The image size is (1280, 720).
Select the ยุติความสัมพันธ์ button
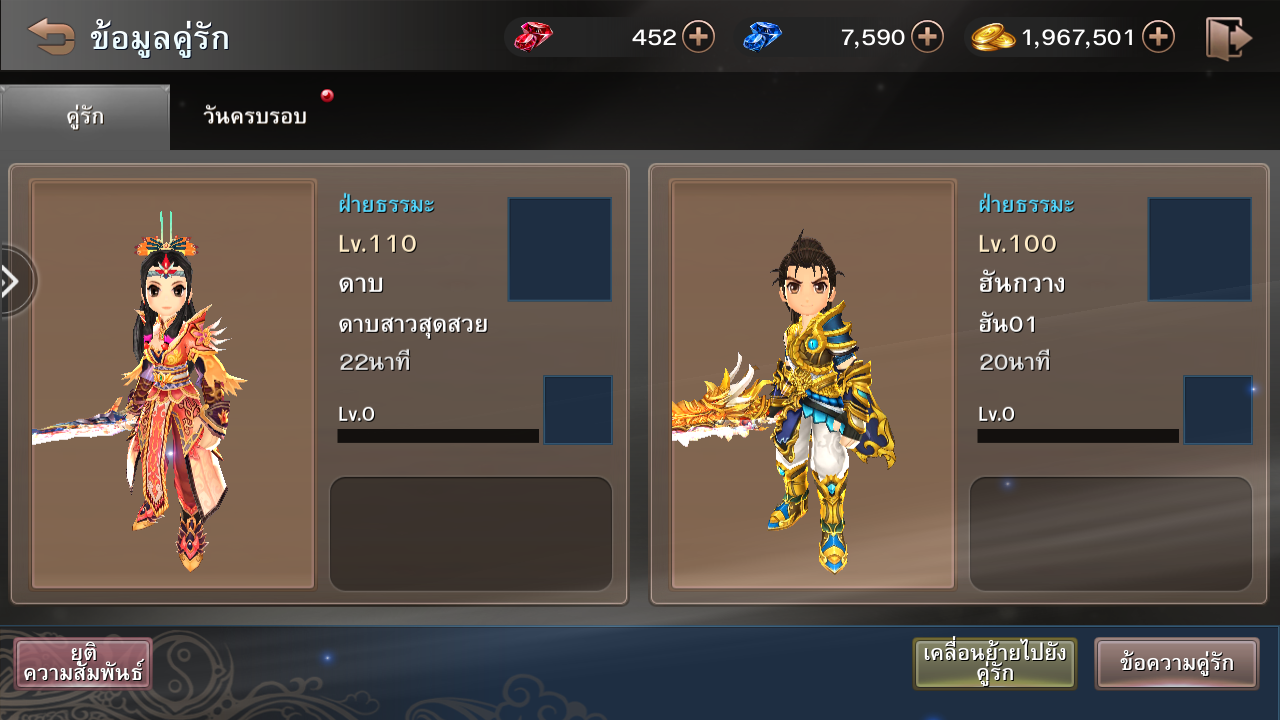coord(83,663)
